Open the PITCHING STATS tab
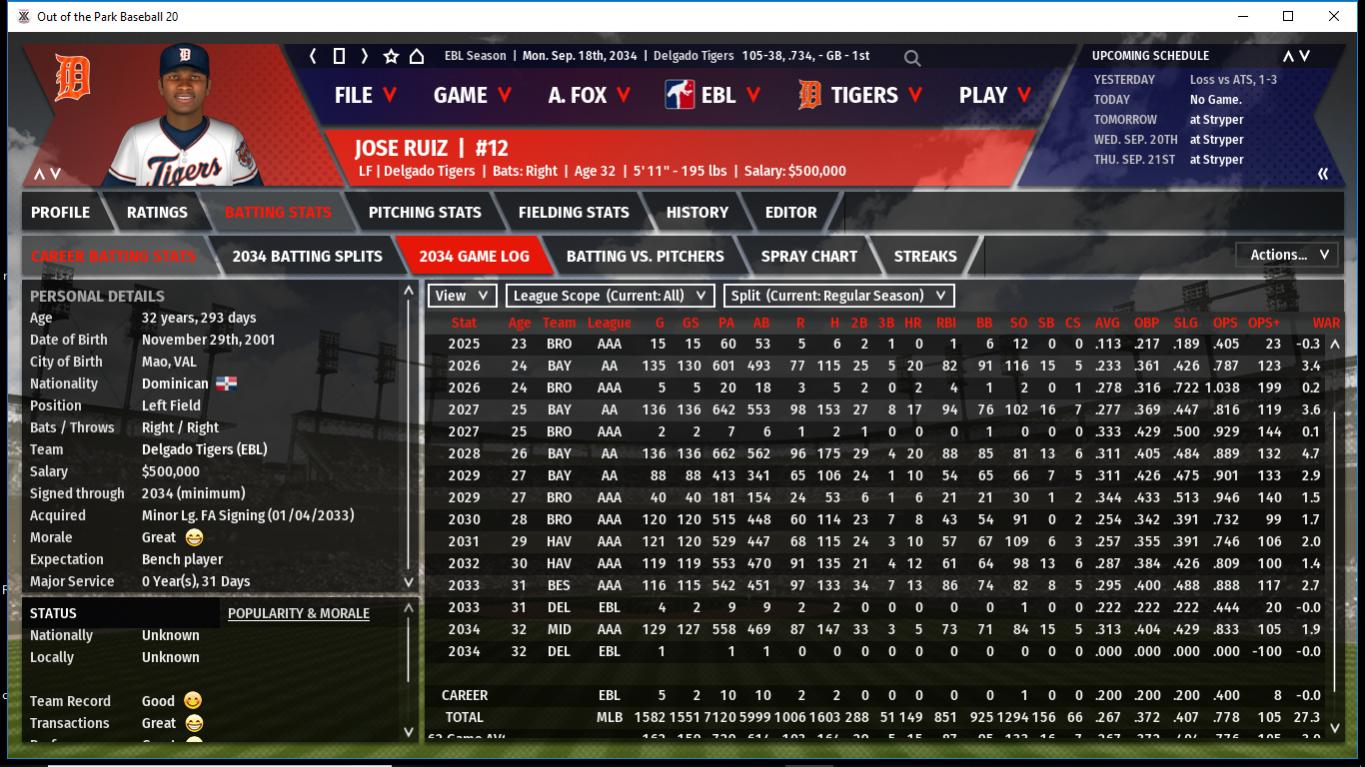The image size is (1365, 767). [x=424, y=212]
